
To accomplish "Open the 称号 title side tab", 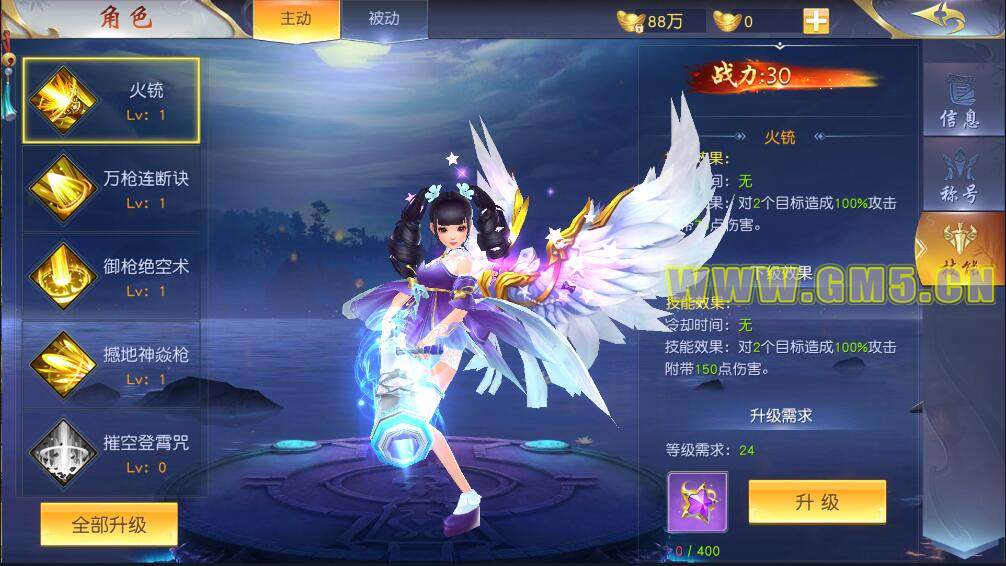I will pyautogui.click(x=960, y=178).
